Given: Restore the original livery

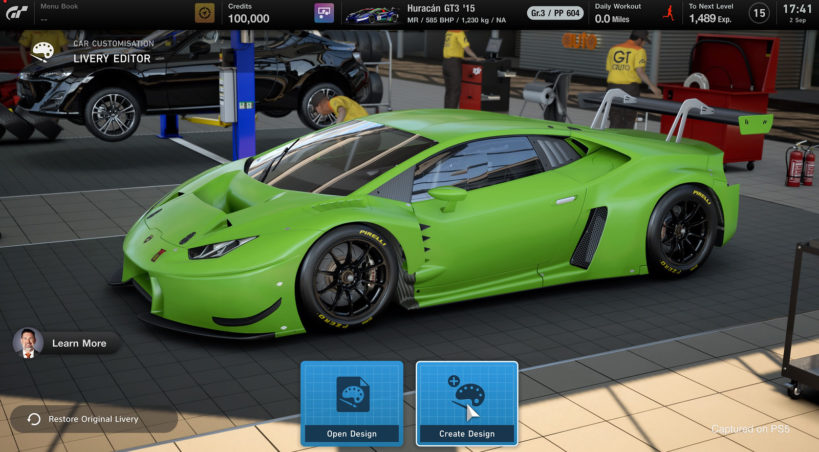Looking at the screenshot, I should click(x=93, y=419).
